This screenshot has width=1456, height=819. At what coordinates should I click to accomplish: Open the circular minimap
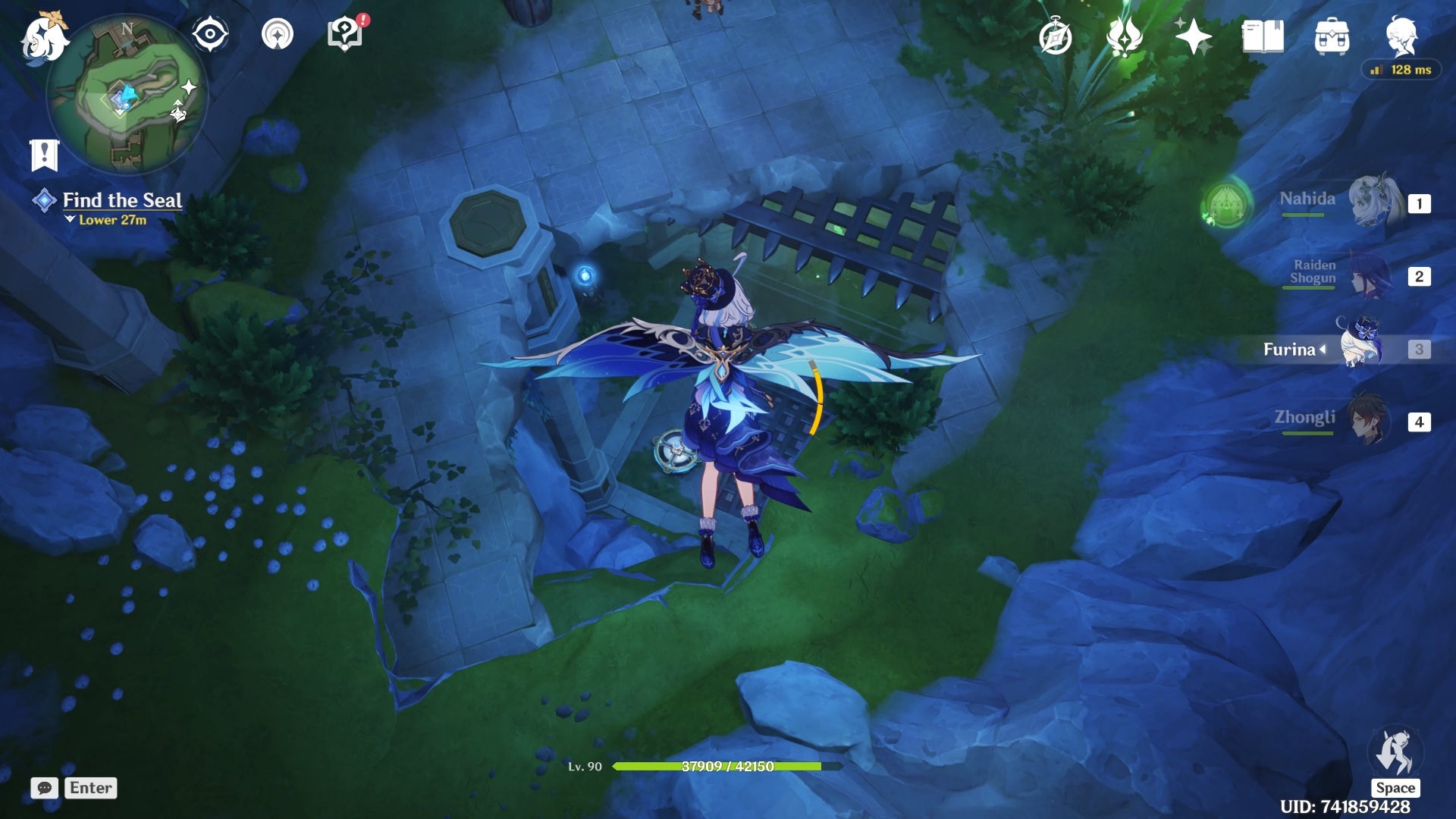[x=127, y=95]
